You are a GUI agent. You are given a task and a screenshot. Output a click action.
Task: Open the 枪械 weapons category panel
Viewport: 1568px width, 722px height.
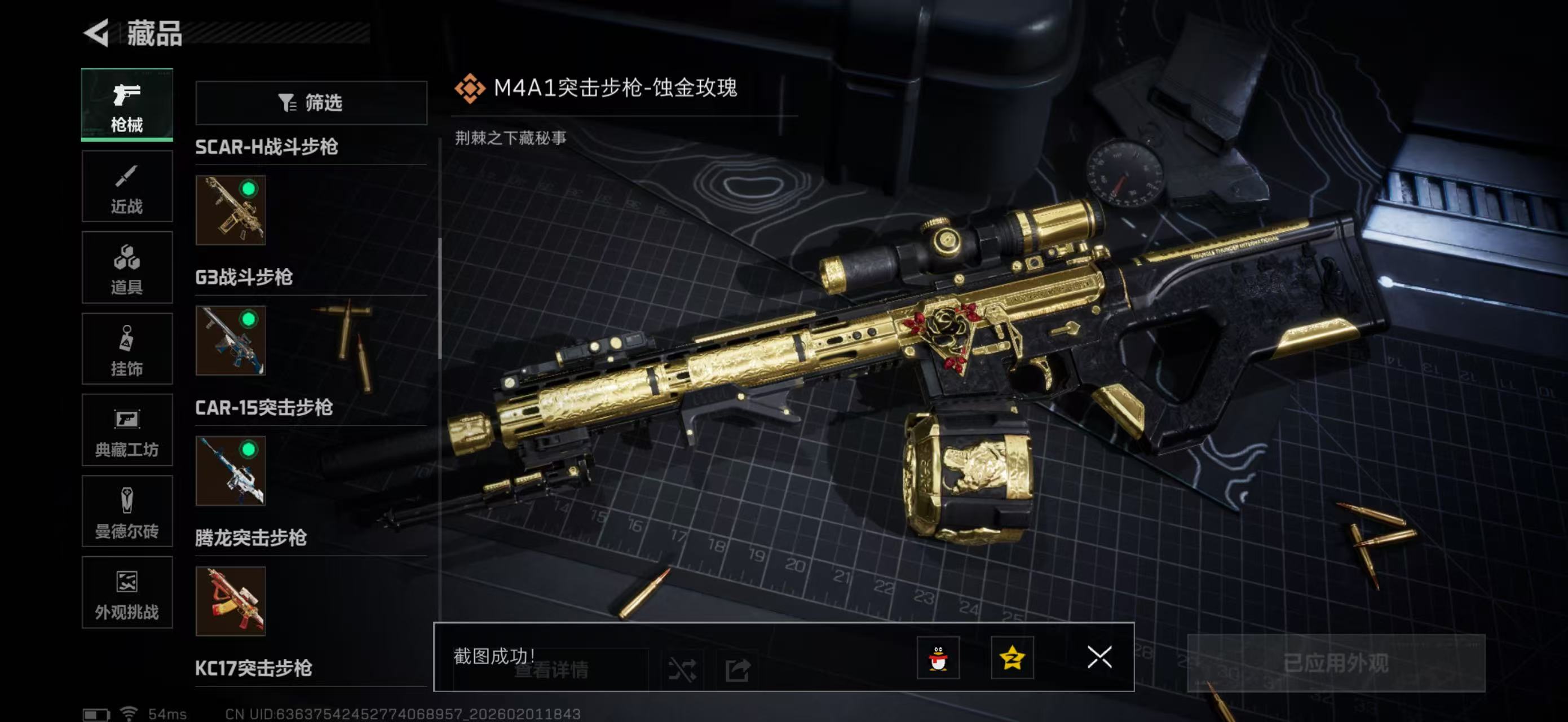pyautogui.click(x=127, y=105)
